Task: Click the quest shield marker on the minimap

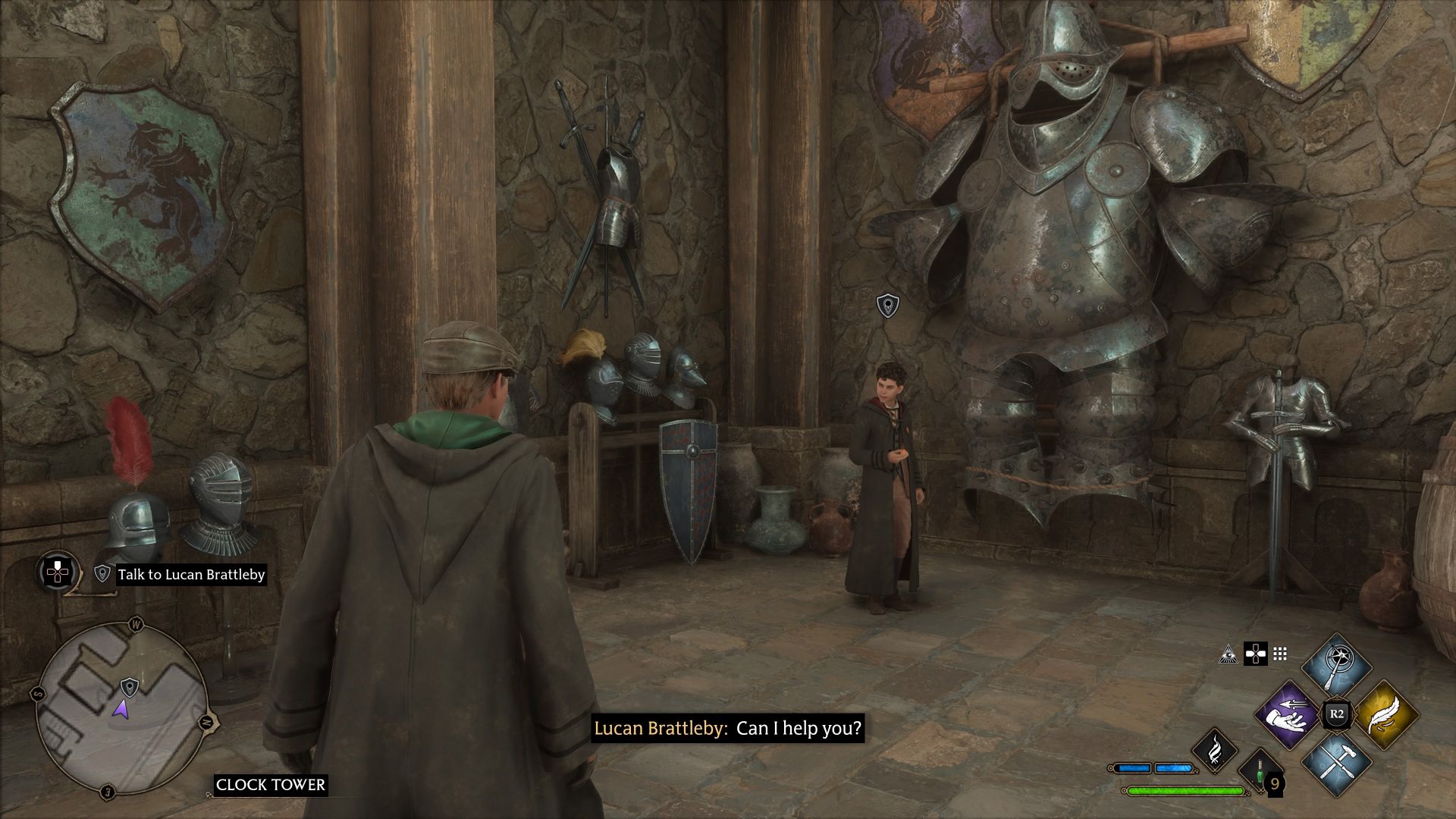Action: pos(130,687)
